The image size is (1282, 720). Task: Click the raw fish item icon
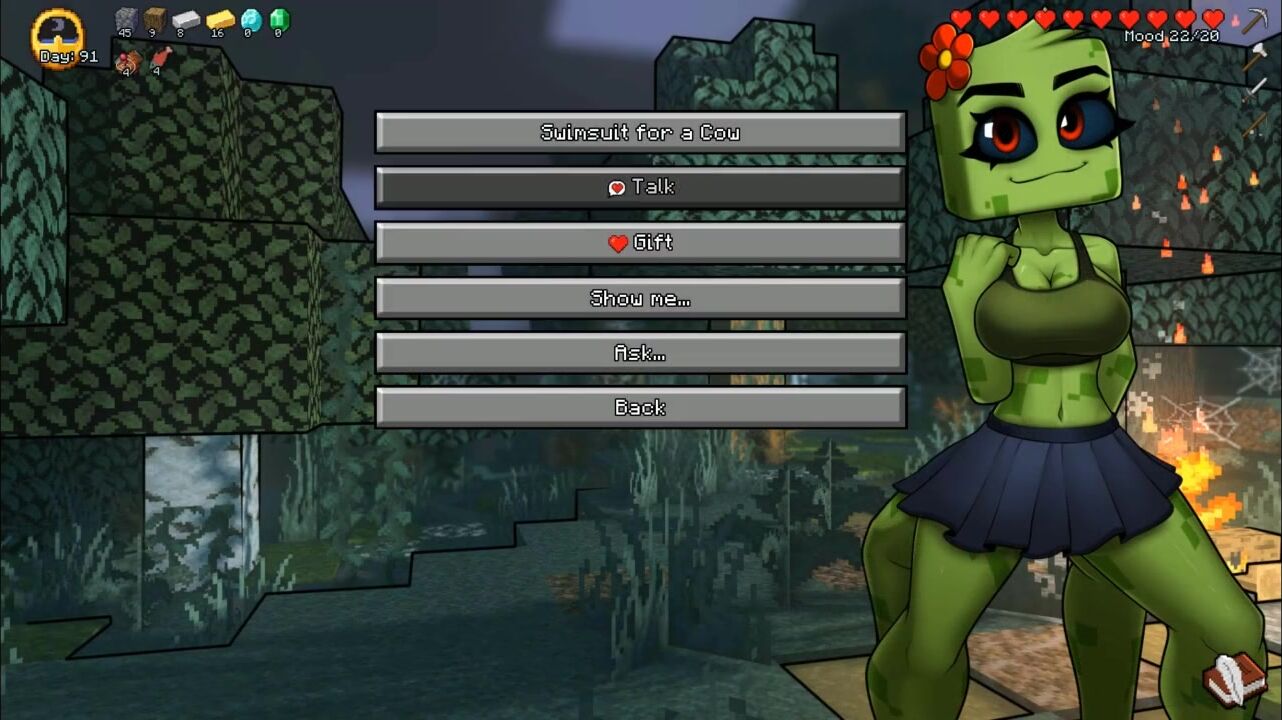pos(160,58)
